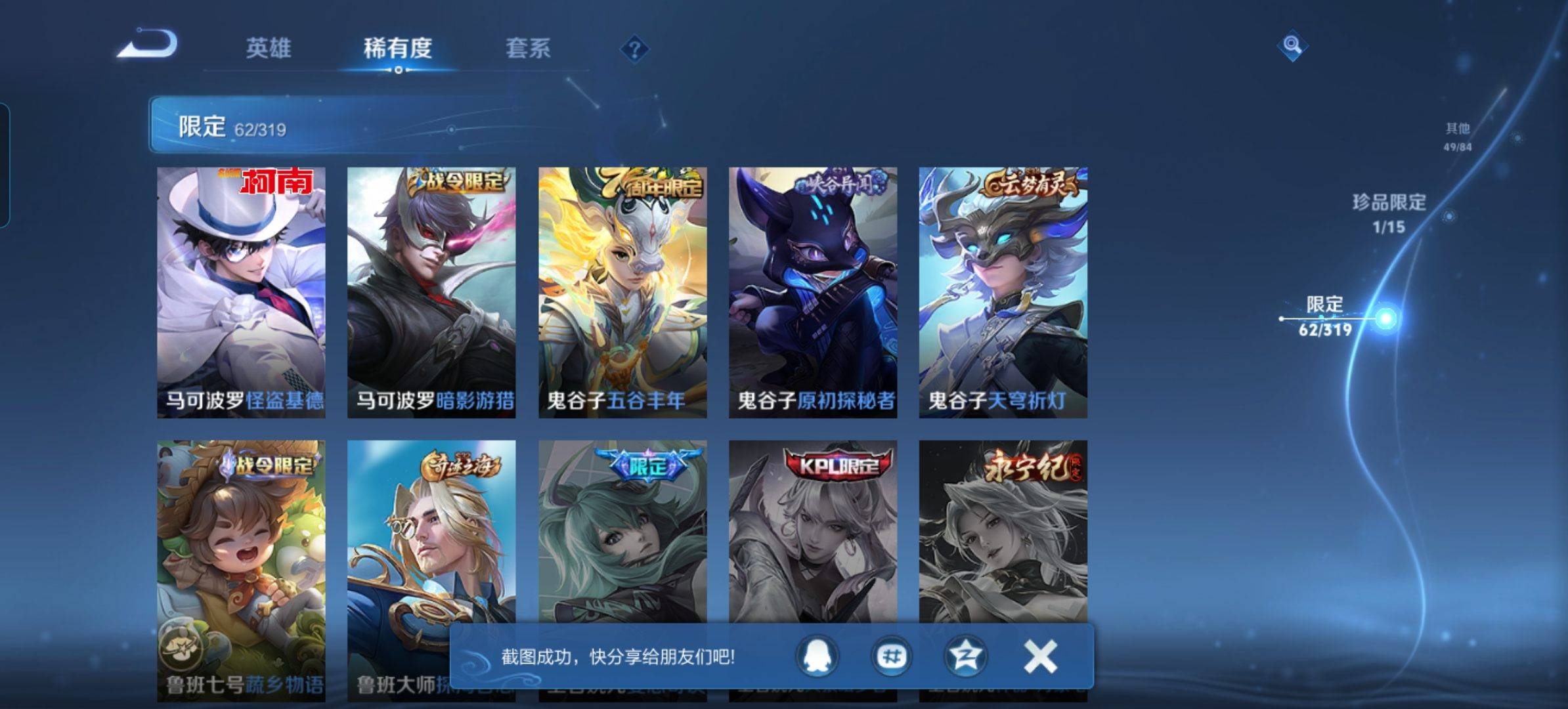The height and width of the screenshot is (709, 1568).
Task: Go back using the return arrow
Action: pos(148,45)
